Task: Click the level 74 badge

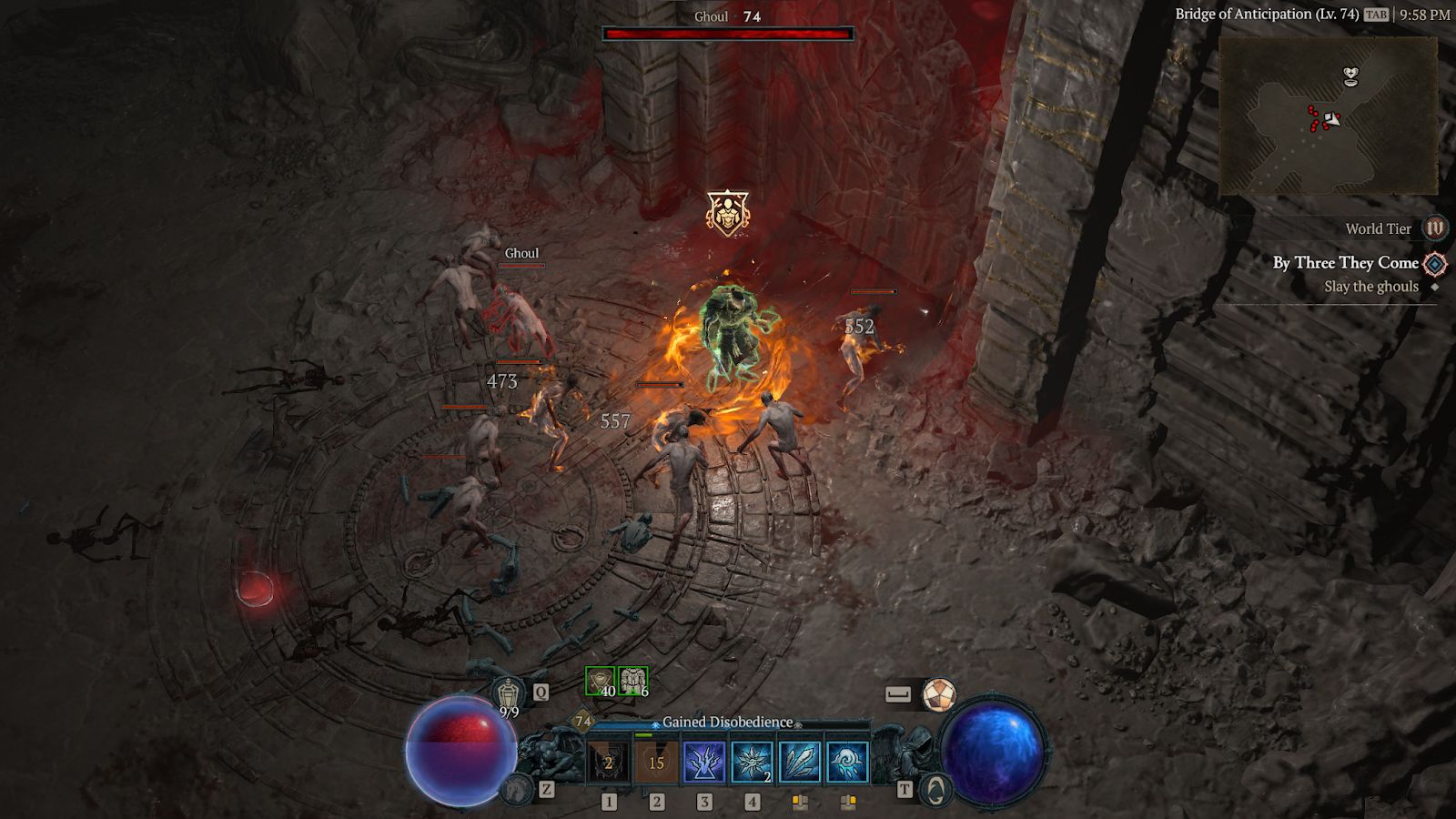Action: click(x=582, y=722)
